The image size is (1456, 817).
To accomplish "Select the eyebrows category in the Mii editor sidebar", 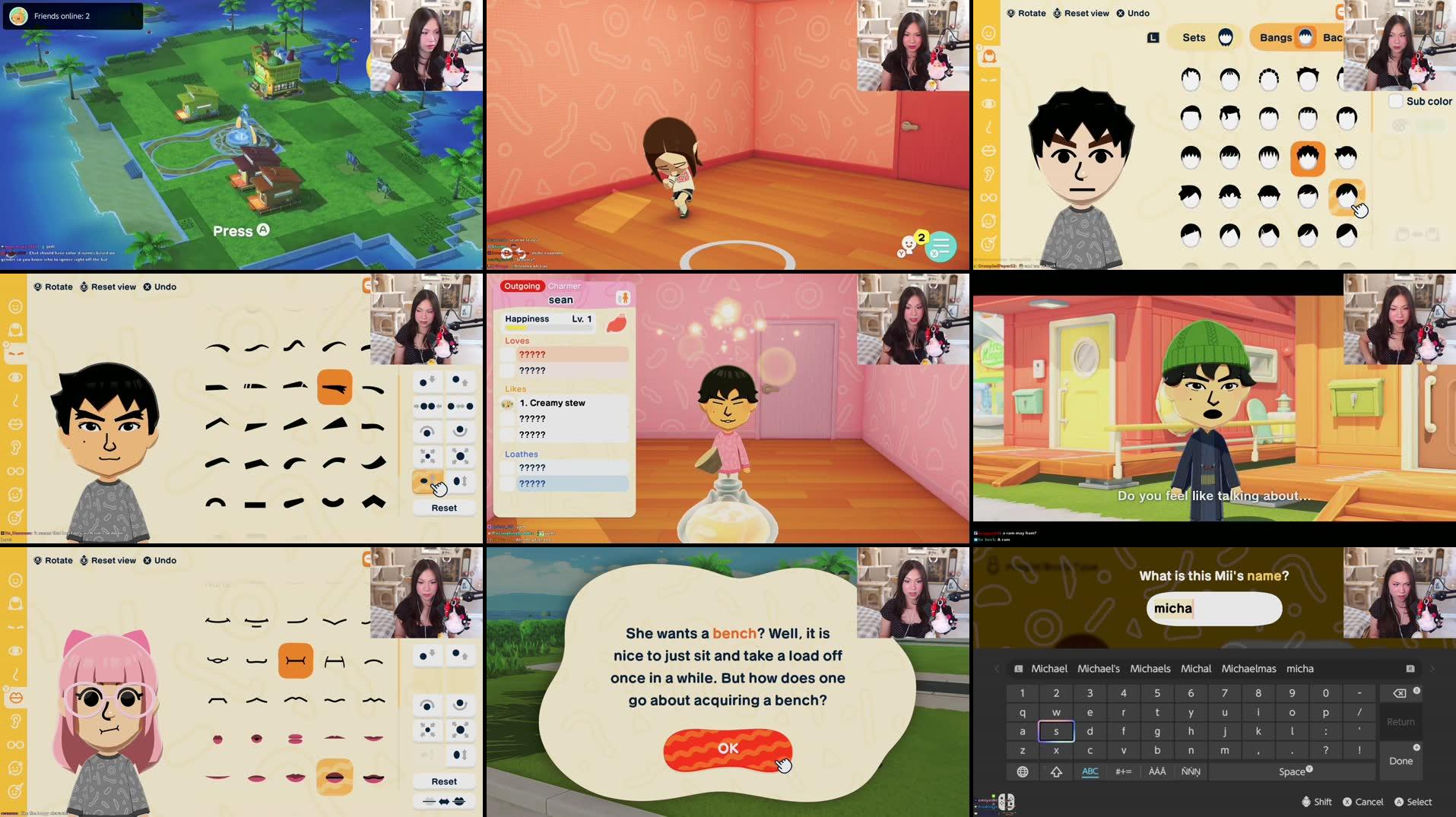I will pos(15,353).
